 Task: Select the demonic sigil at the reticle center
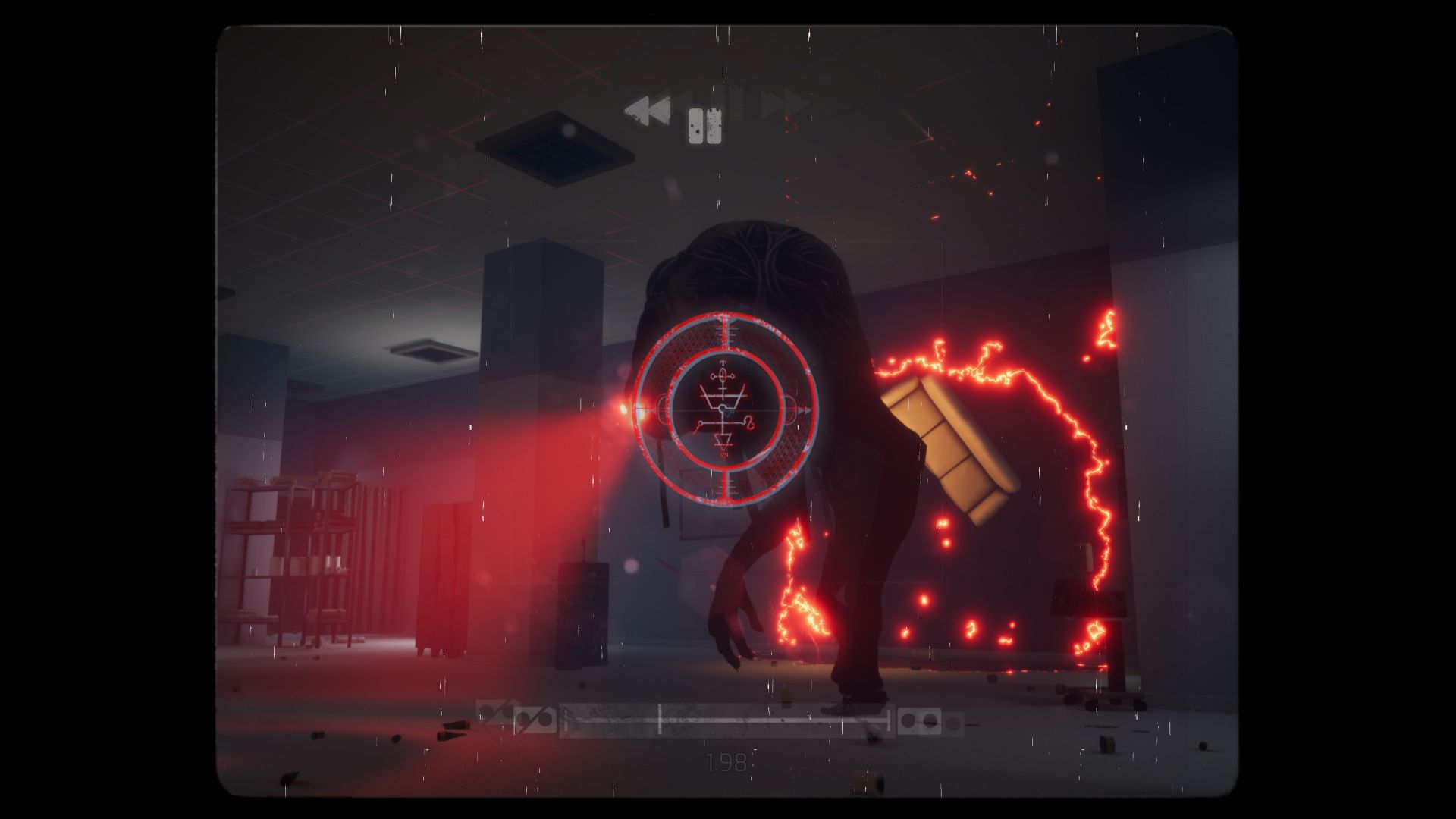(x=723, y=408)
